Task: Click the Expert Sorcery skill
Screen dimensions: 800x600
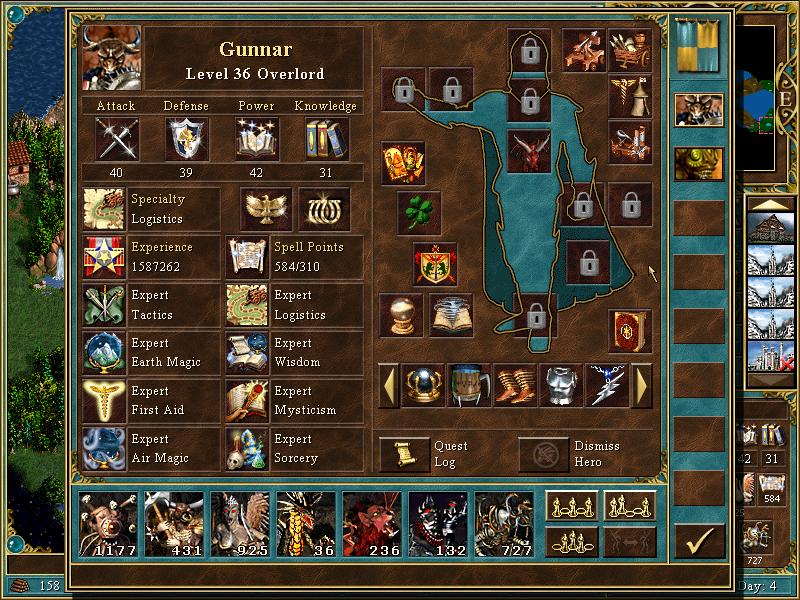Action: (x=247, y=449)
